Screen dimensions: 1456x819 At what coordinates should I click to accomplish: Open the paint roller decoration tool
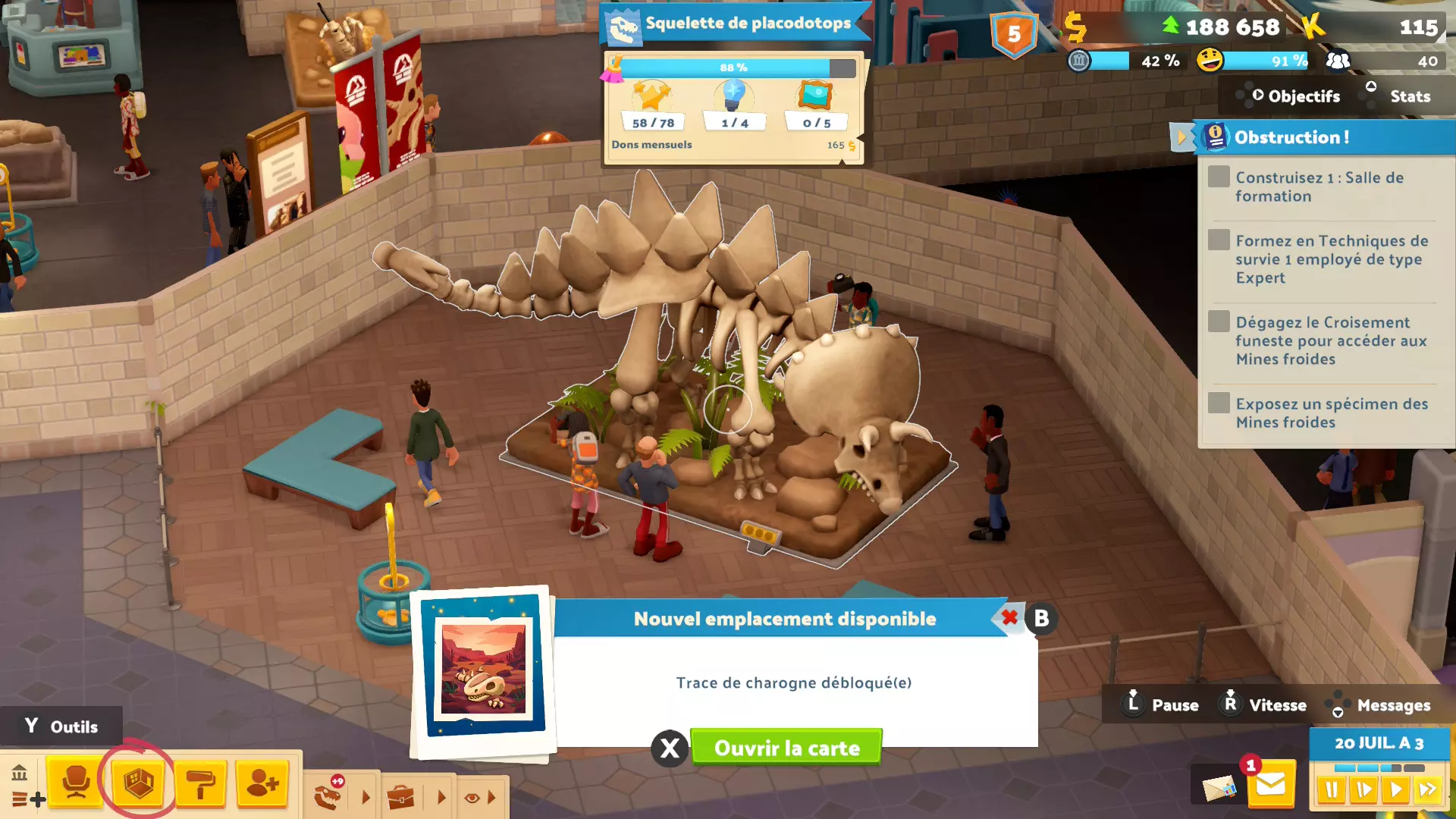tap(201, 783)
